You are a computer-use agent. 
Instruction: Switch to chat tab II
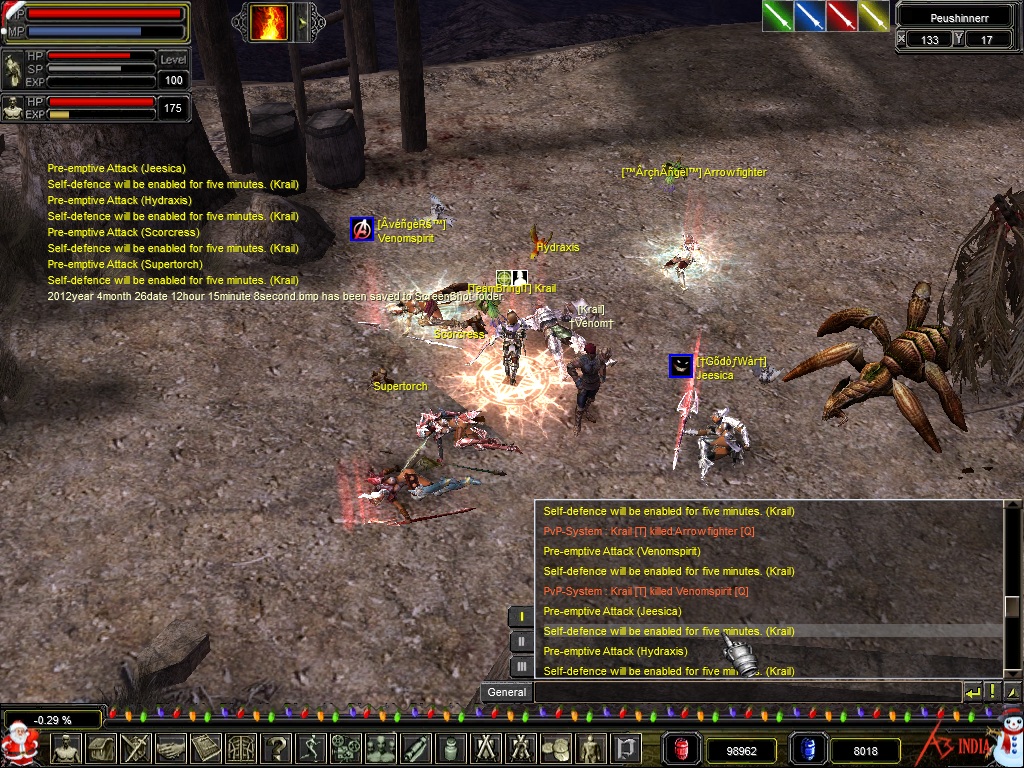click(521, 641)
